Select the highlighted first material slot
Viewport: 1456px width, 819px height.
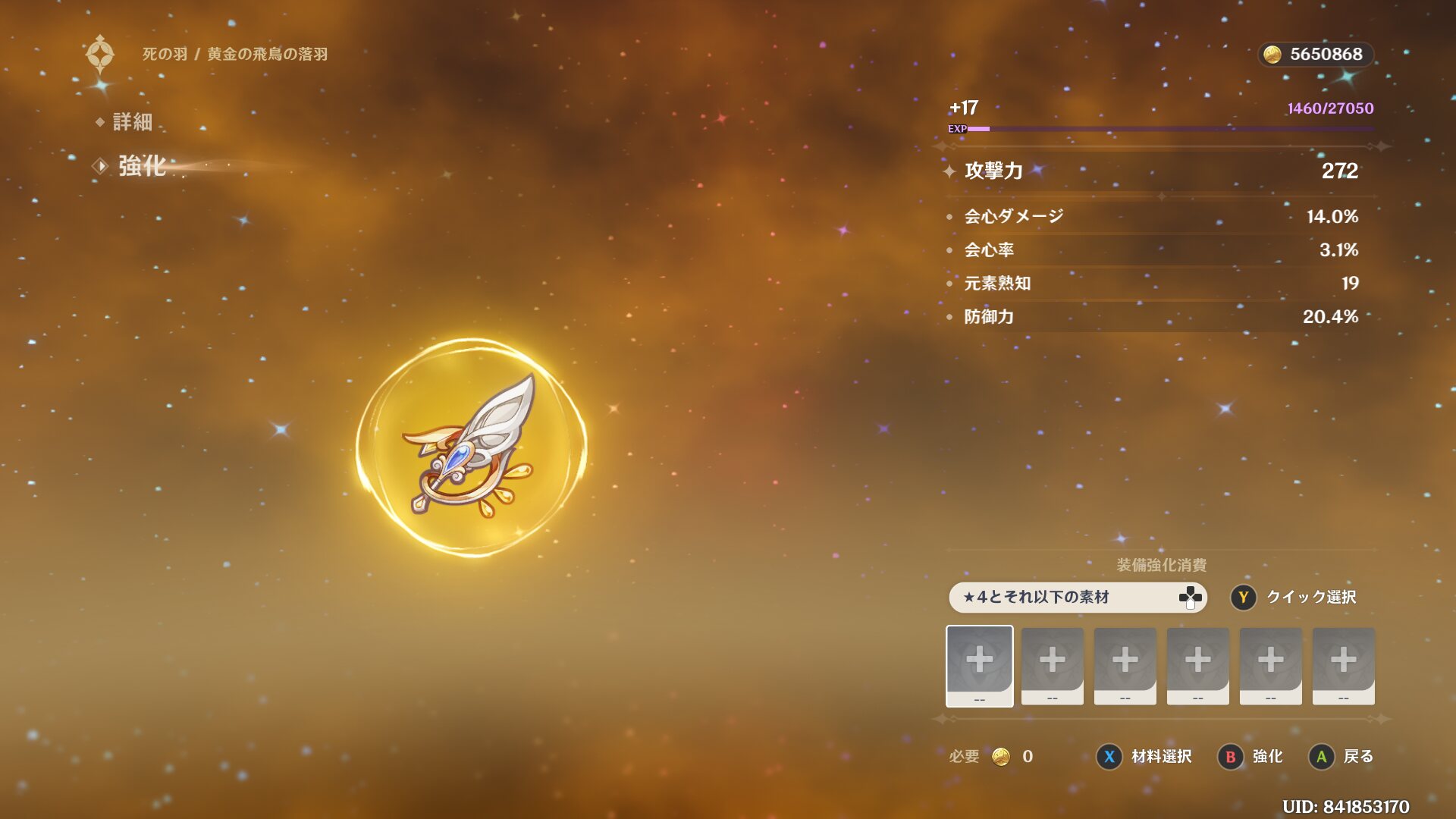(x=979, y=665)
